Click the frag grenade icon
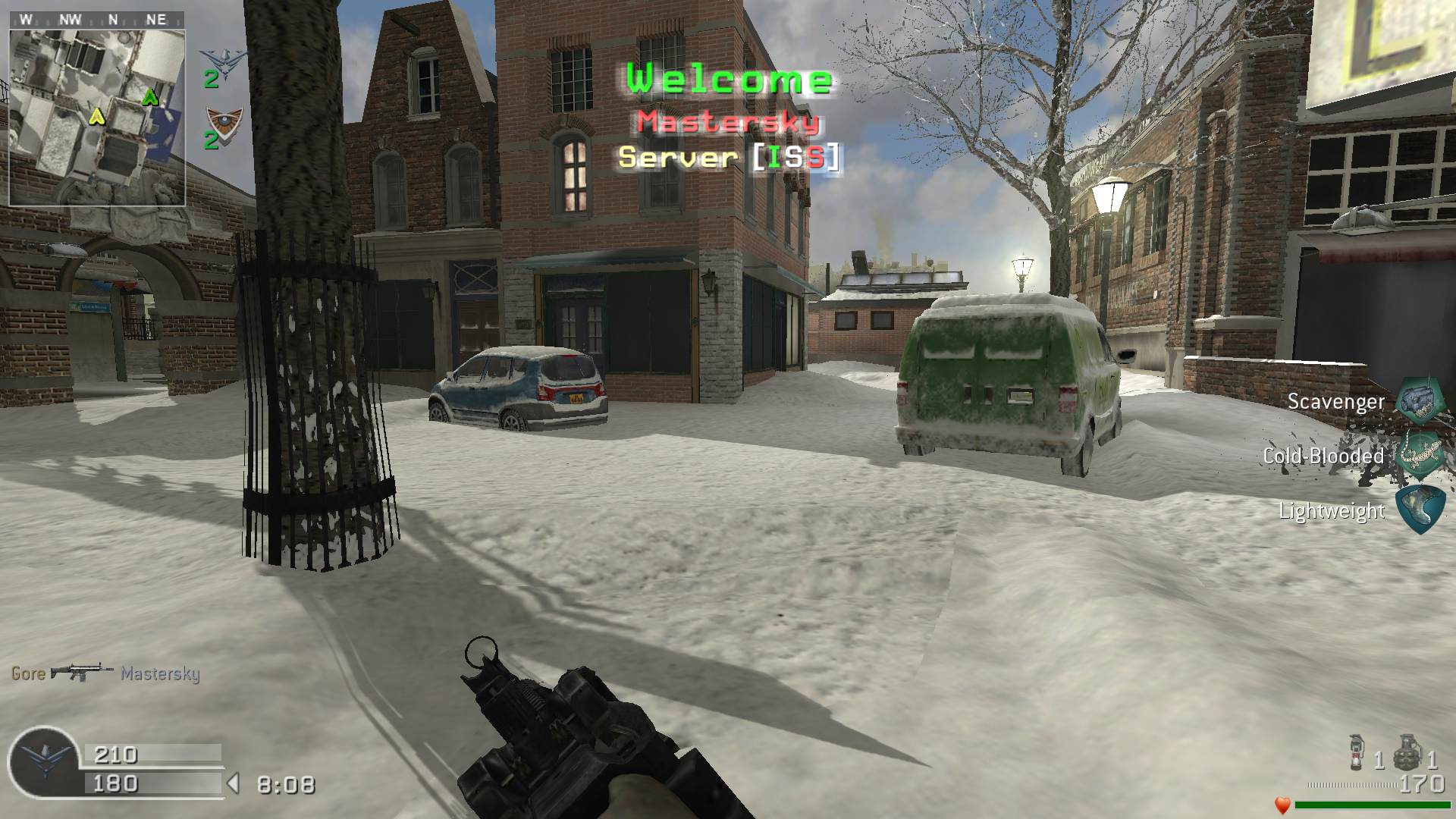Screen dimensions: 1456x819 tap(1405, 752)
